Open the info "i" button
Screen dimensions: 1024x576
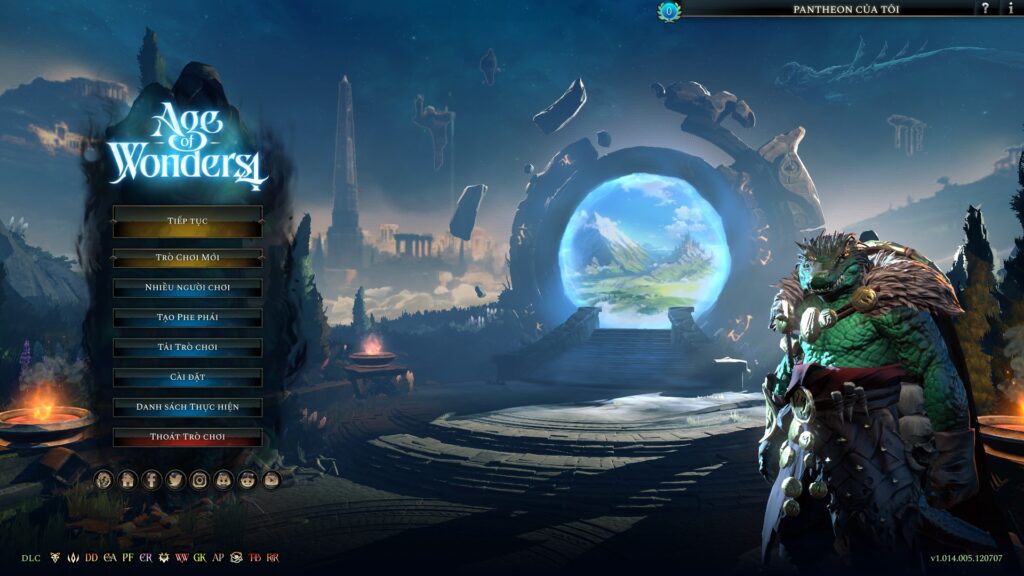(1010, 8)
